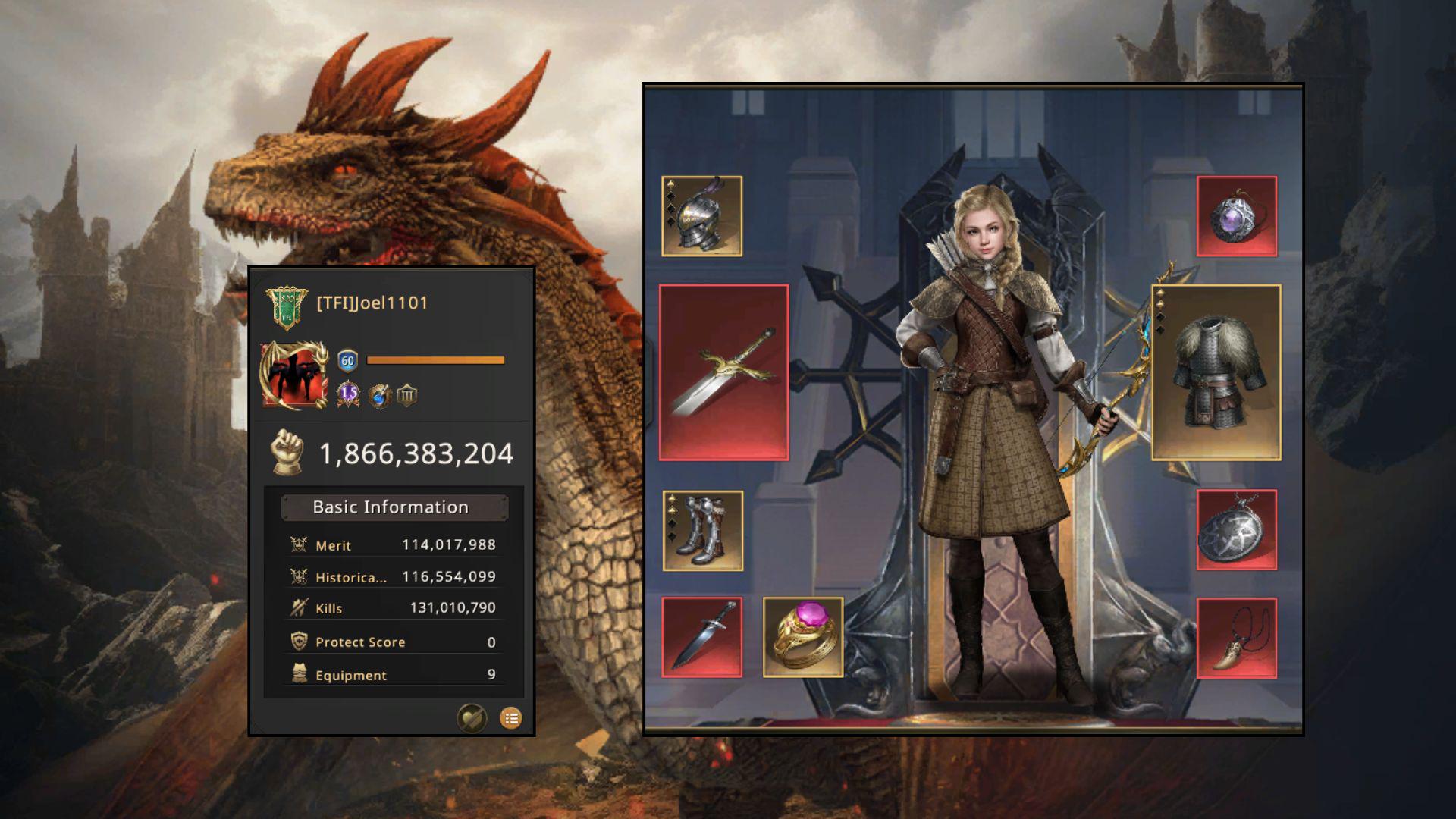Choose the pink gem ring slot

tap(803, 637)
